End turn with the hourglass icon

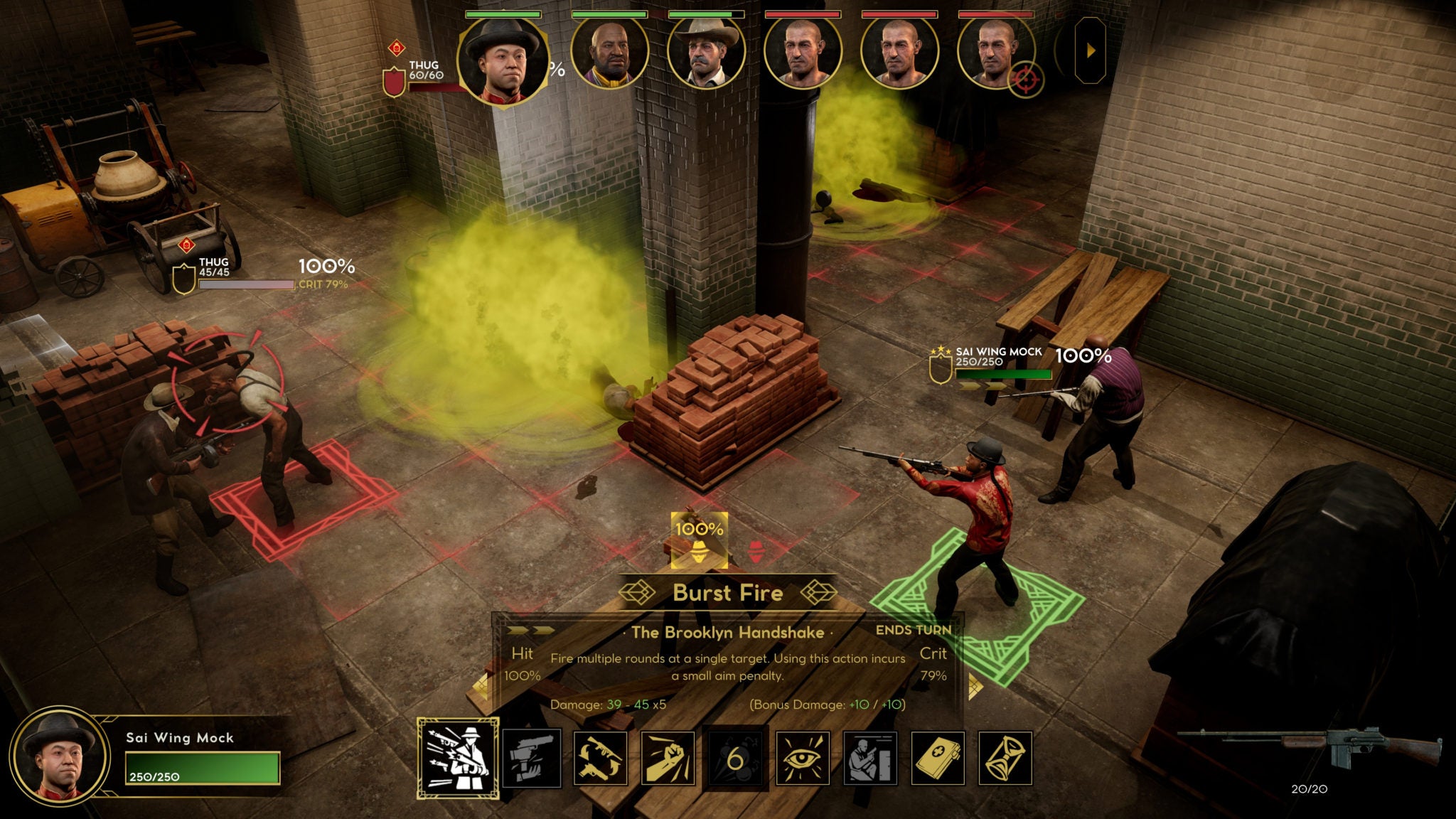pyautogui.click(x=1005, y=759)
